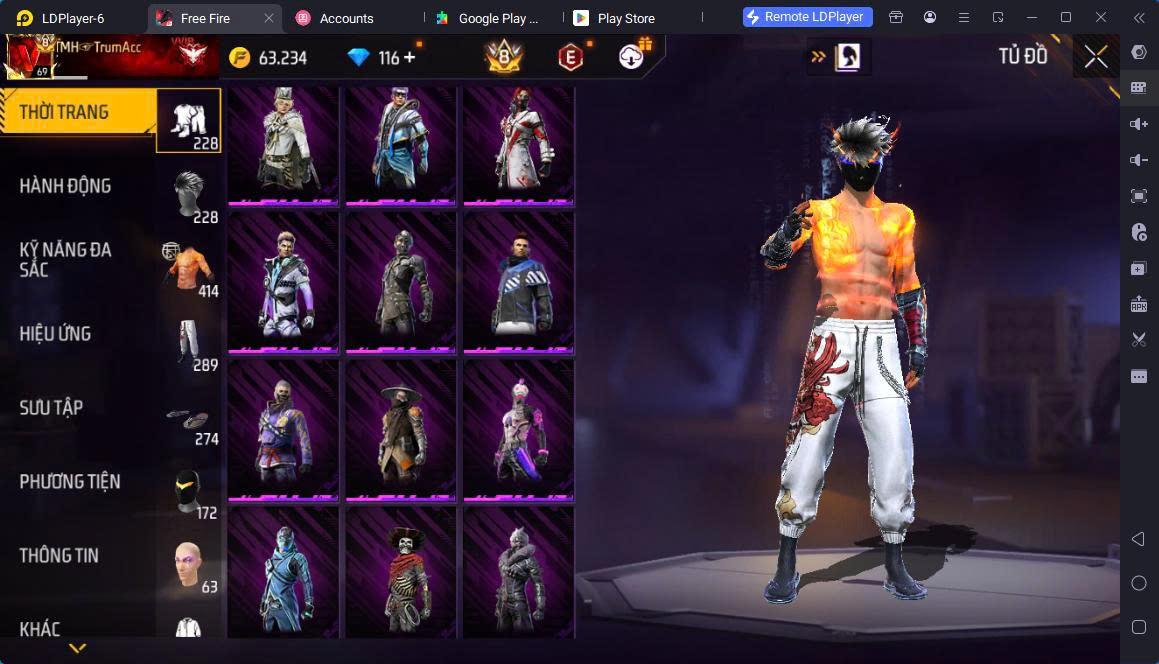
Task: Switch to the Play Store tab
Action: (x=625, y=18)
